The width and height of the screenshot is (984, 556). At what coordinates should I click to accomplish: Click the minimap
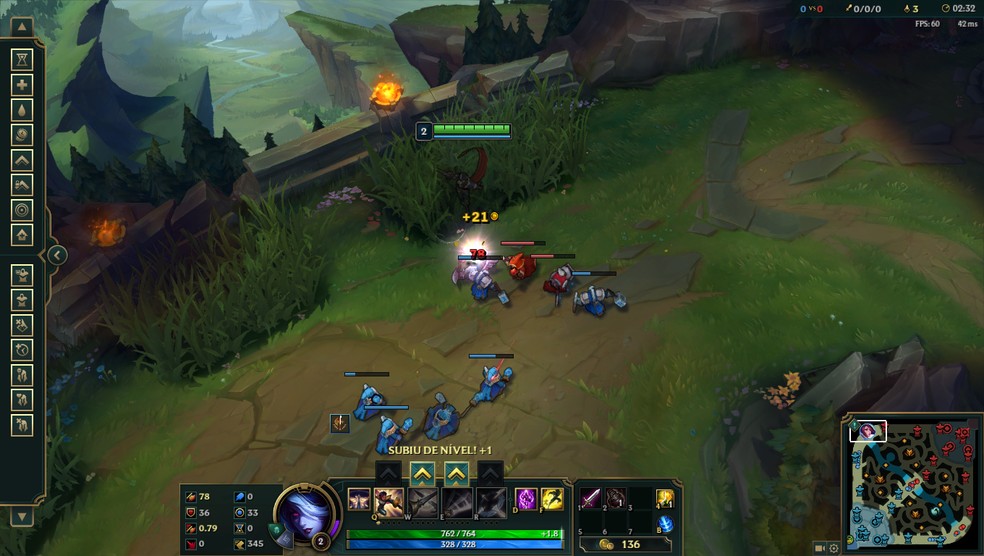pos(909,480)
